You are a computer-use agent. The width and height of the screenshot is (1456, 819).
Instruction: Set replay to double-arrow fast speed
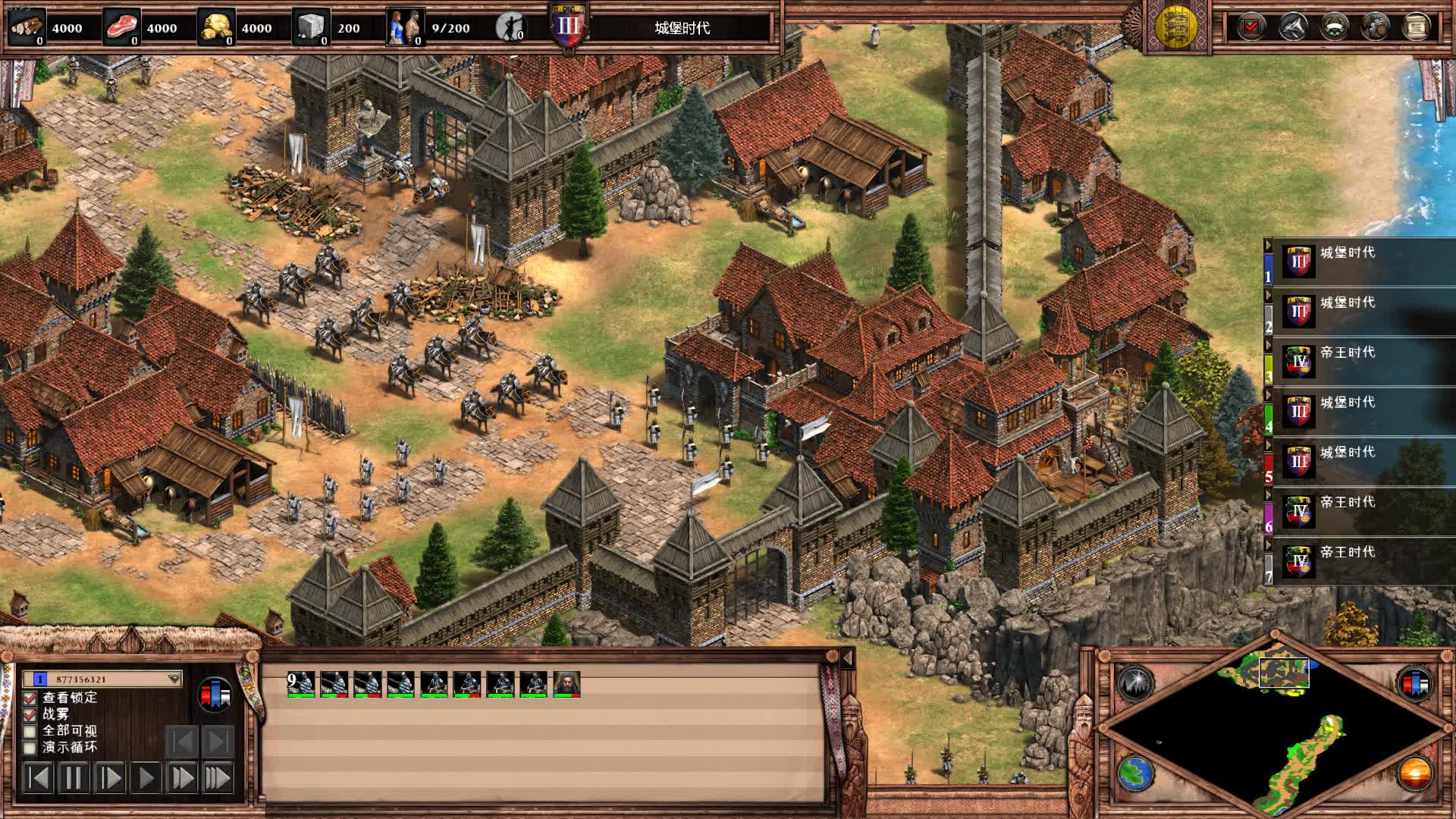coord(183,778)
